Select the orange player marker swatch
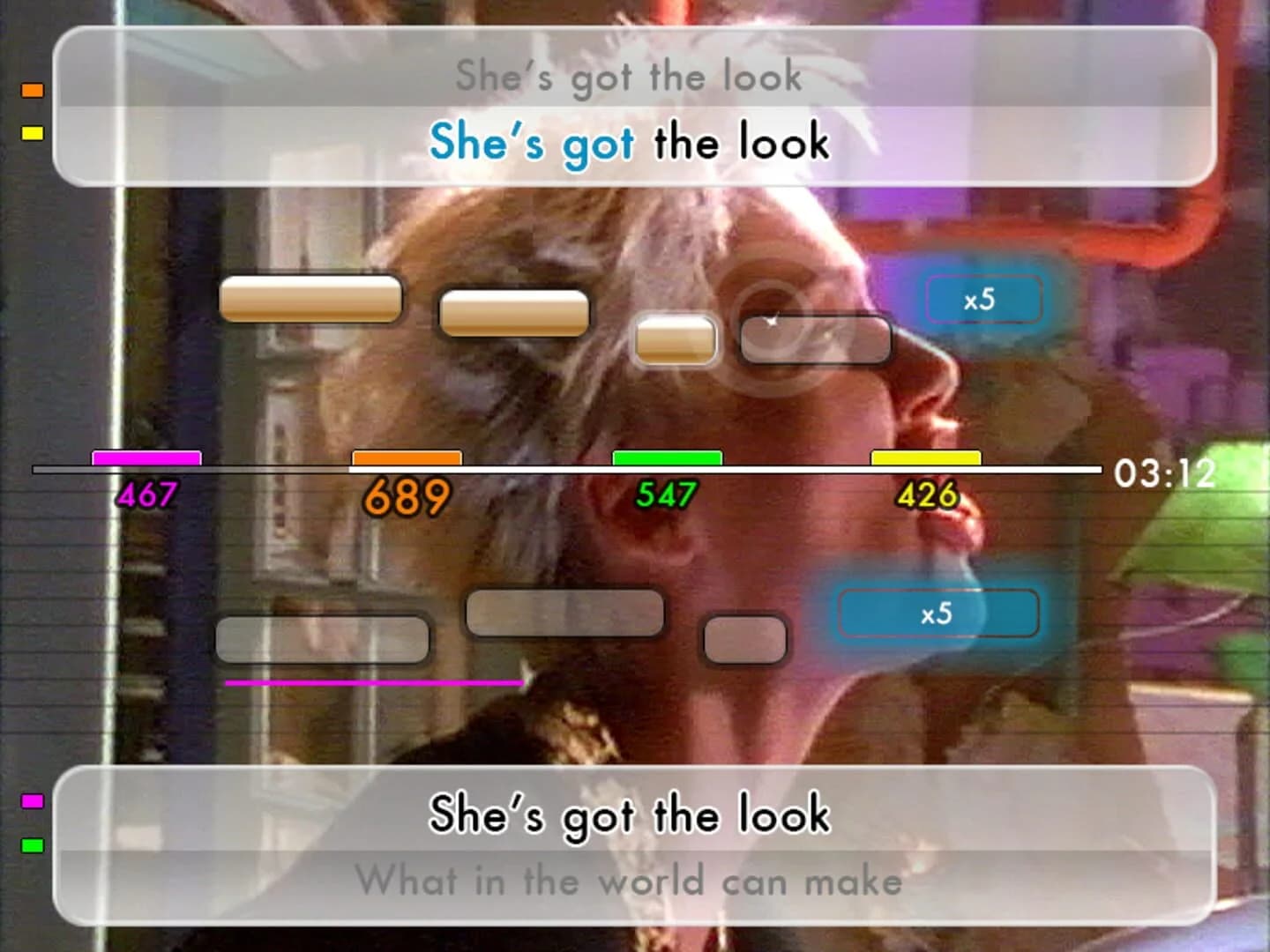The image size is (1270, 952). coord(32,89)
